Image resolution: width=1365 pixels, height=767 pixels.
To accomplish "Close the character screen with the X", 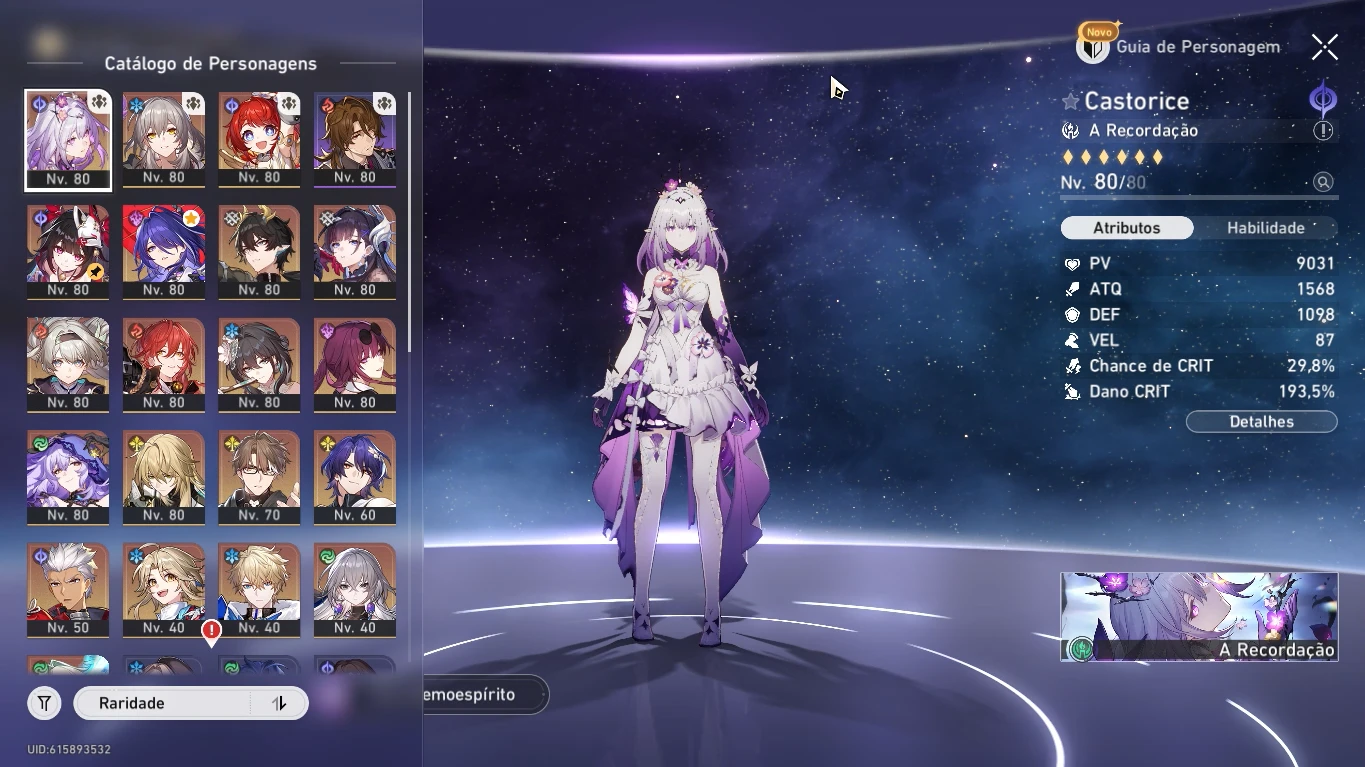I will click(1325, 47).
